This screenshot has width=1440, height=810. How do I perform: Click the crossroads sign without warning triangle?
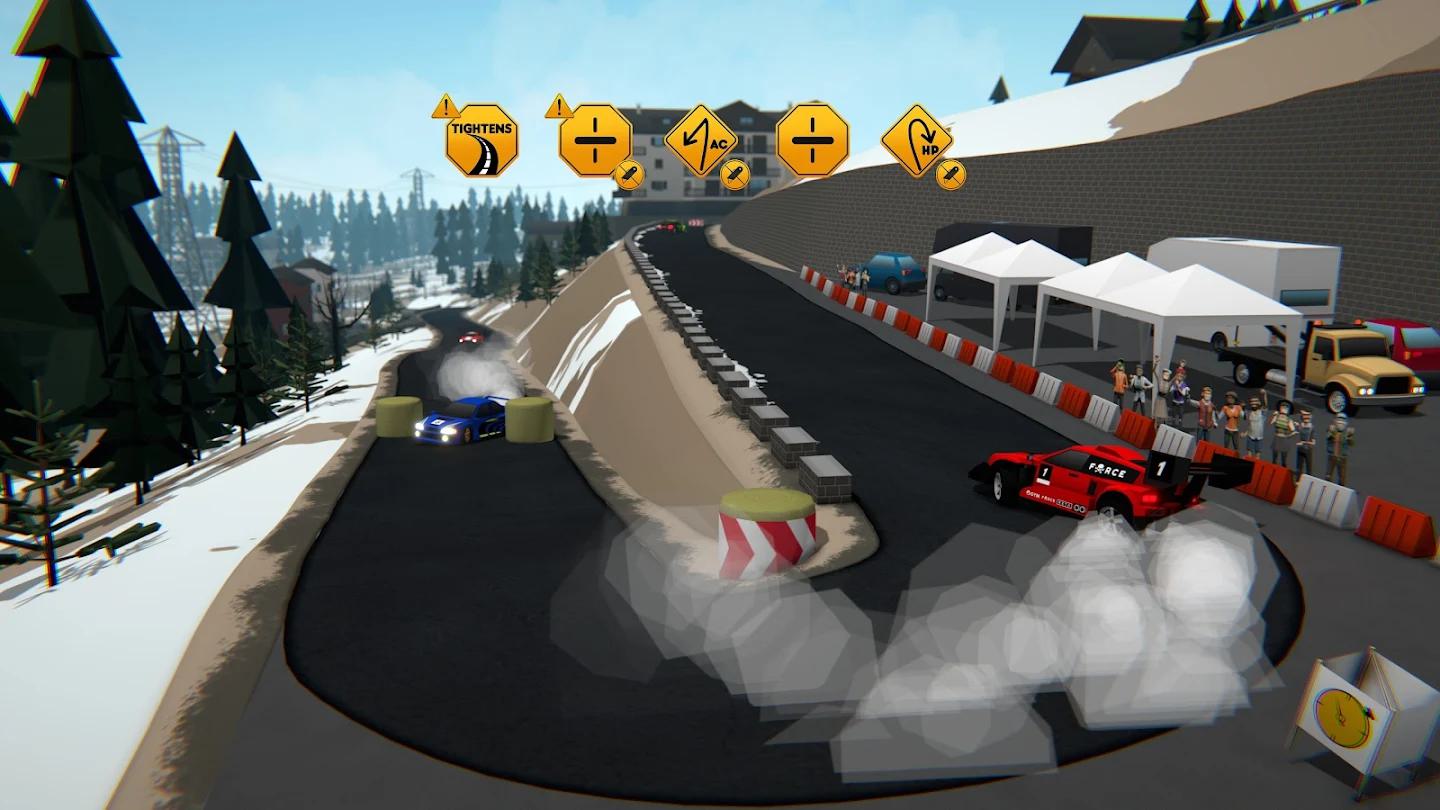(x=812, y=140)
